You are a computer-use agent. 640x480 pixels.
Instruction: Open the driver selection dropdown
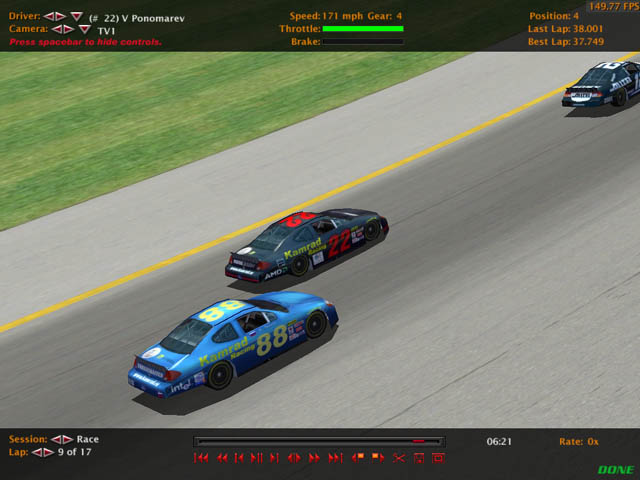[77, 17]
